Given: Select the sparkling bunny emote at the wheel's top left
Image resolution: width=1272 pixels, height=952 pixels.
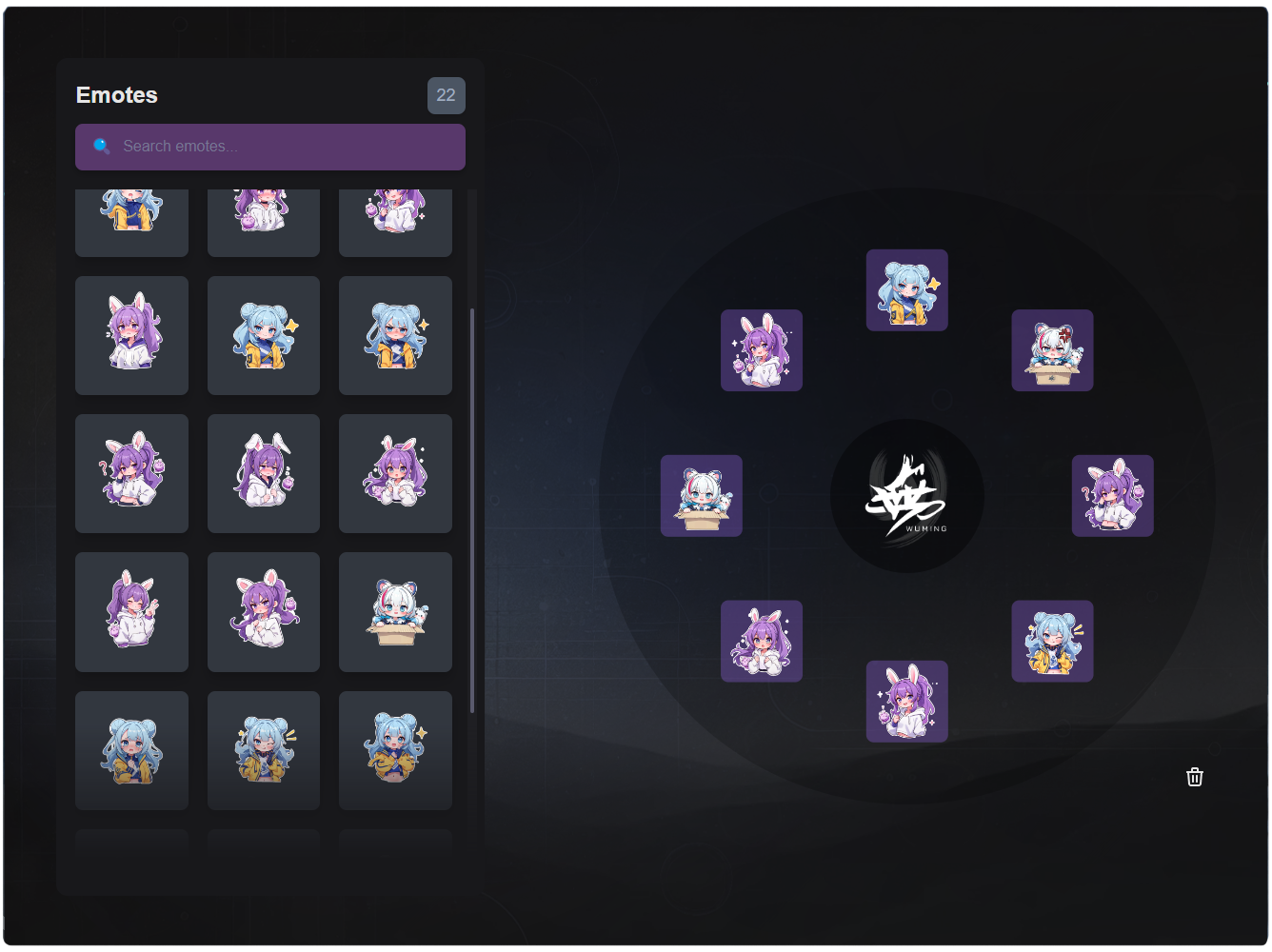Looking at the screenshot, I should pos(762,350).
